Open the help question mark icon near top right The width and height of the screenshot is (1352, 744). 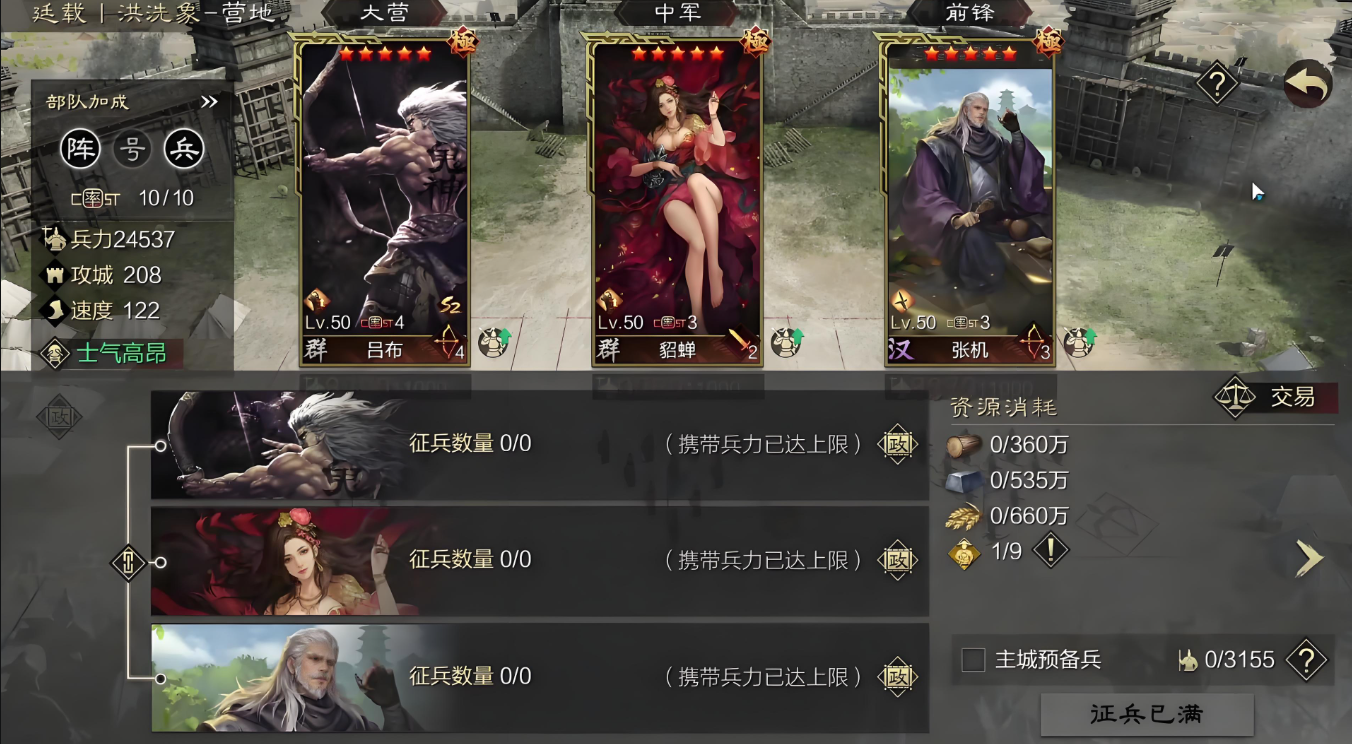(x=1216, y=84)
